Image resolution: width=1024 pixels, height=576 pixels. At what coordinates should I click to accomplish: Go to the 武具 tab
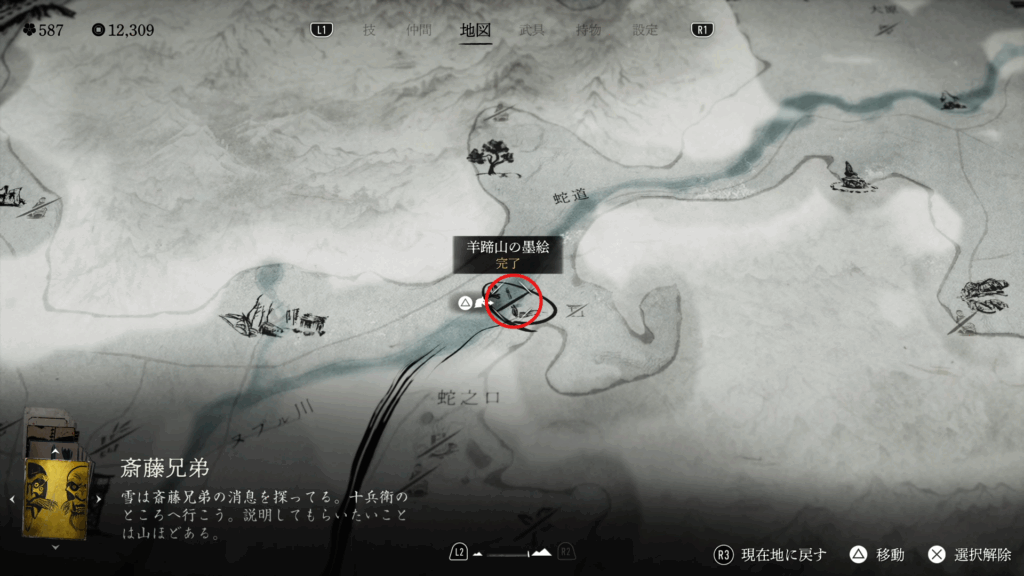(x=532, y=30)
